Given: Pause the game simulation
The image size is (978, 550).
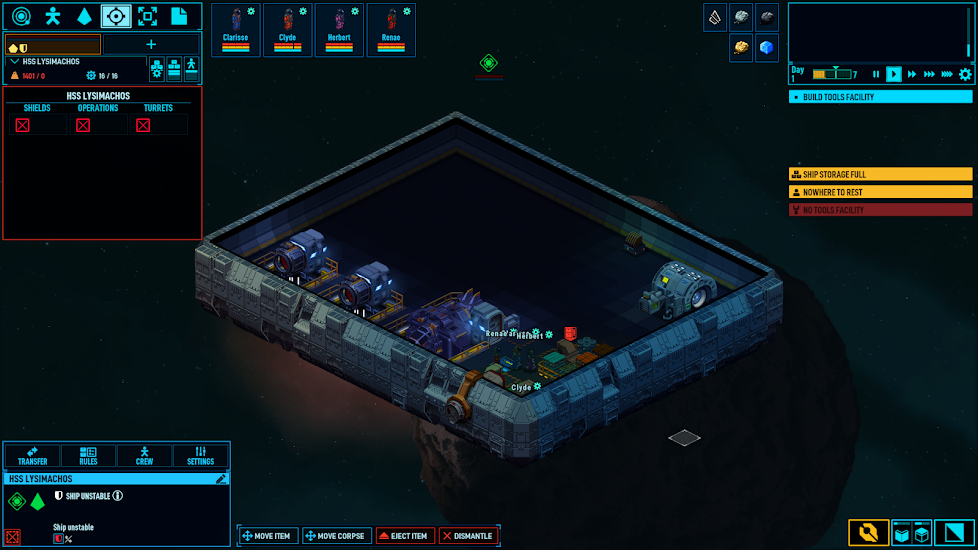Looking at the screenshot, I should (877, 74).
